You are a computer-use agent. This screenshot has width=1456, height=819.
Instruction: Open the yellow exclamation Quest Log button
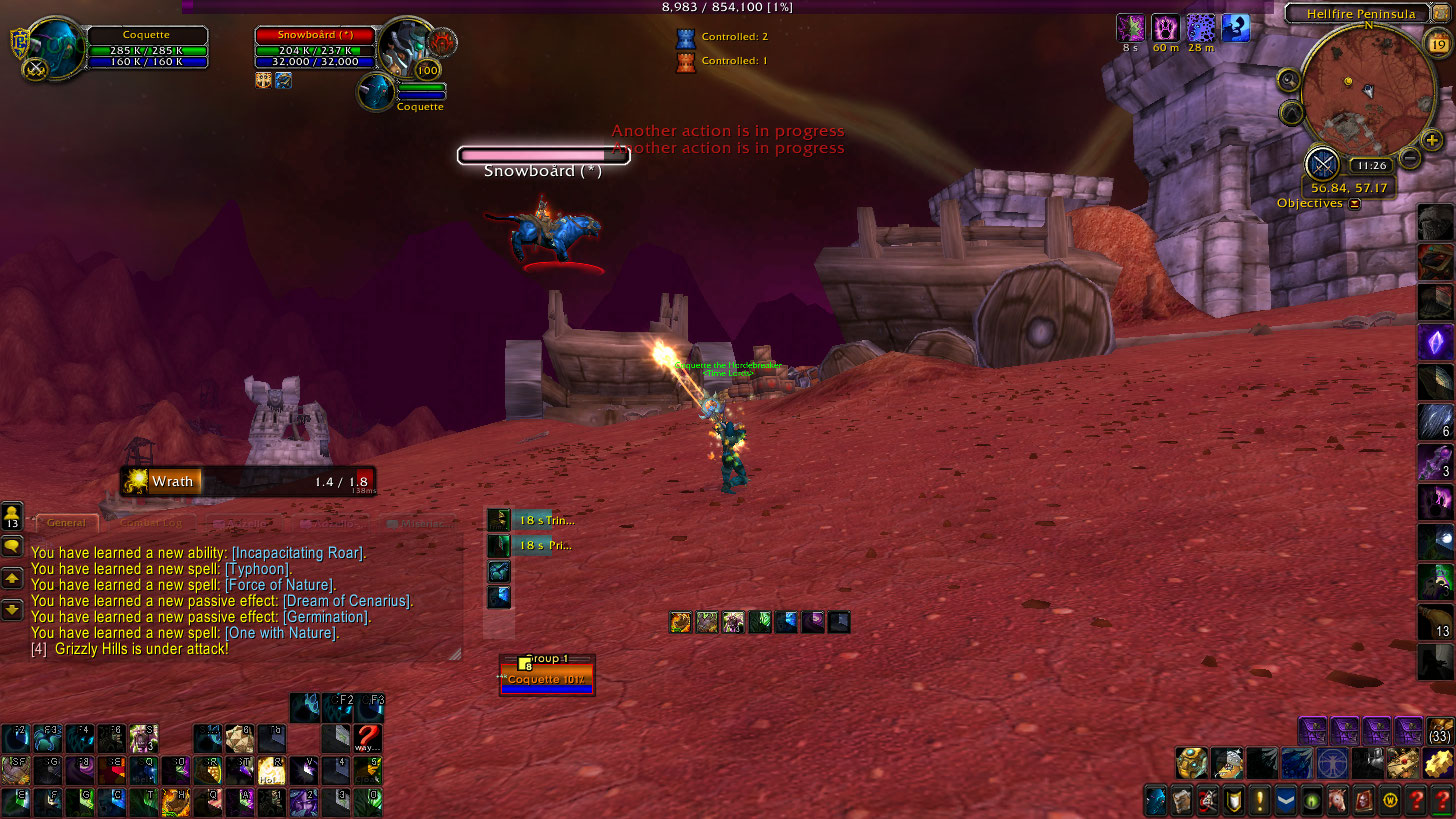coord(1259,800)
